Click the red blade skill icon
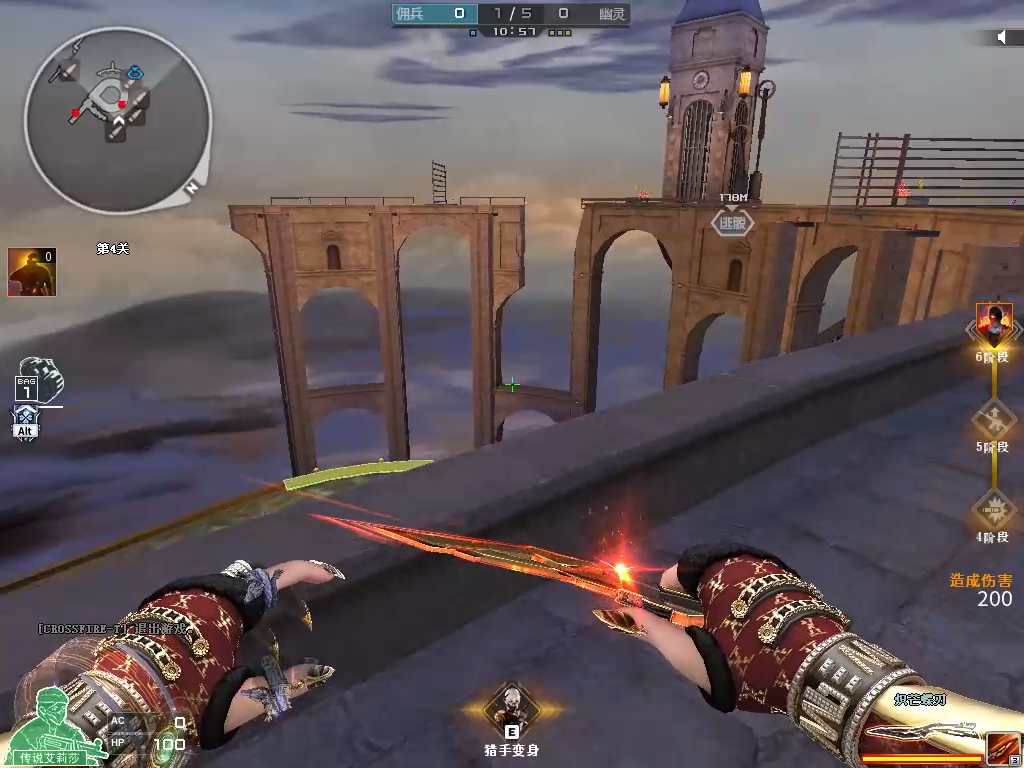The height and width of the screenshot is (768, 1024). (1003, 748)
